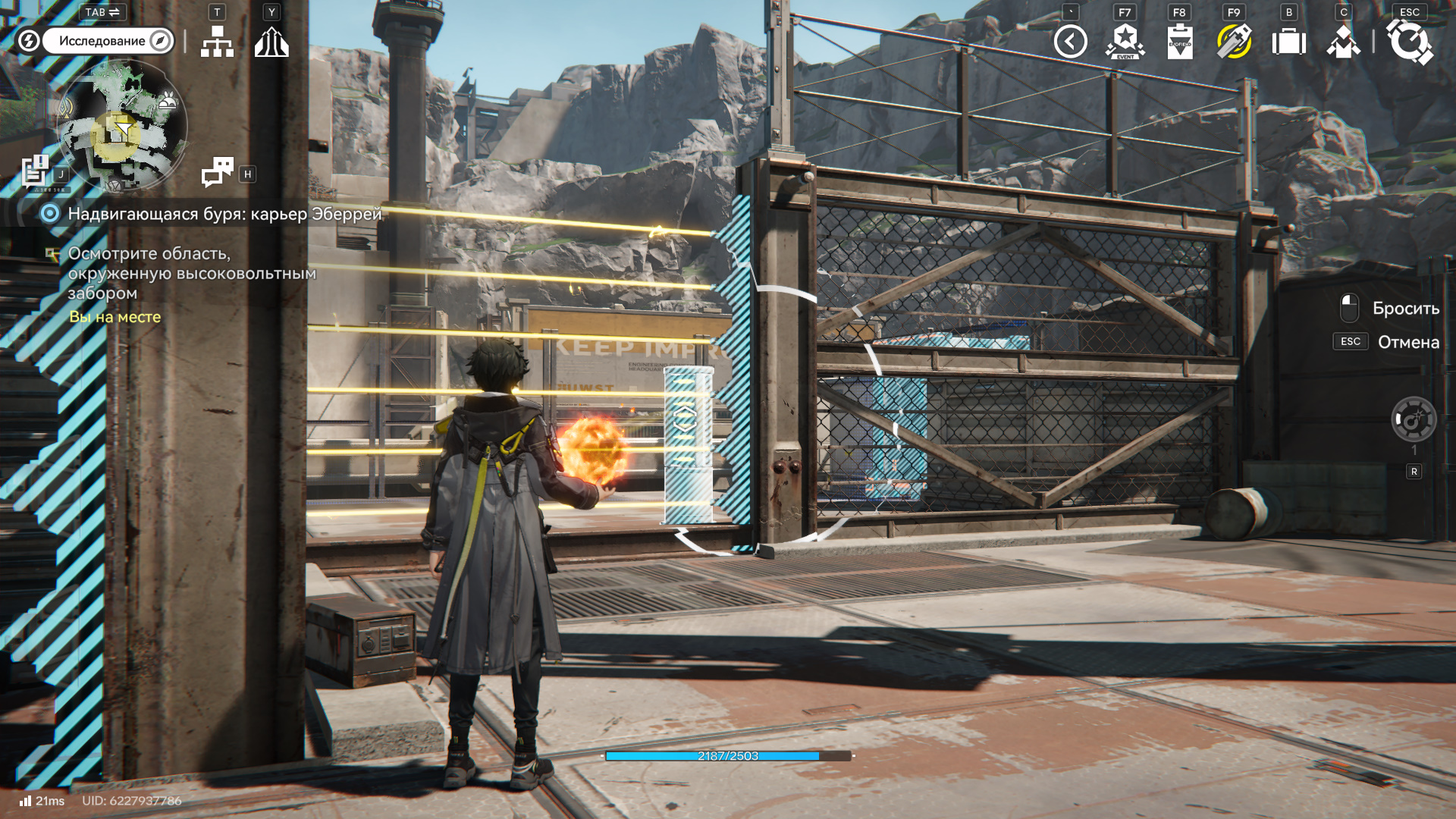Select the round gadget slot icon
The height and width of the screenshot is (819, 1456).
coord(1414,419)
